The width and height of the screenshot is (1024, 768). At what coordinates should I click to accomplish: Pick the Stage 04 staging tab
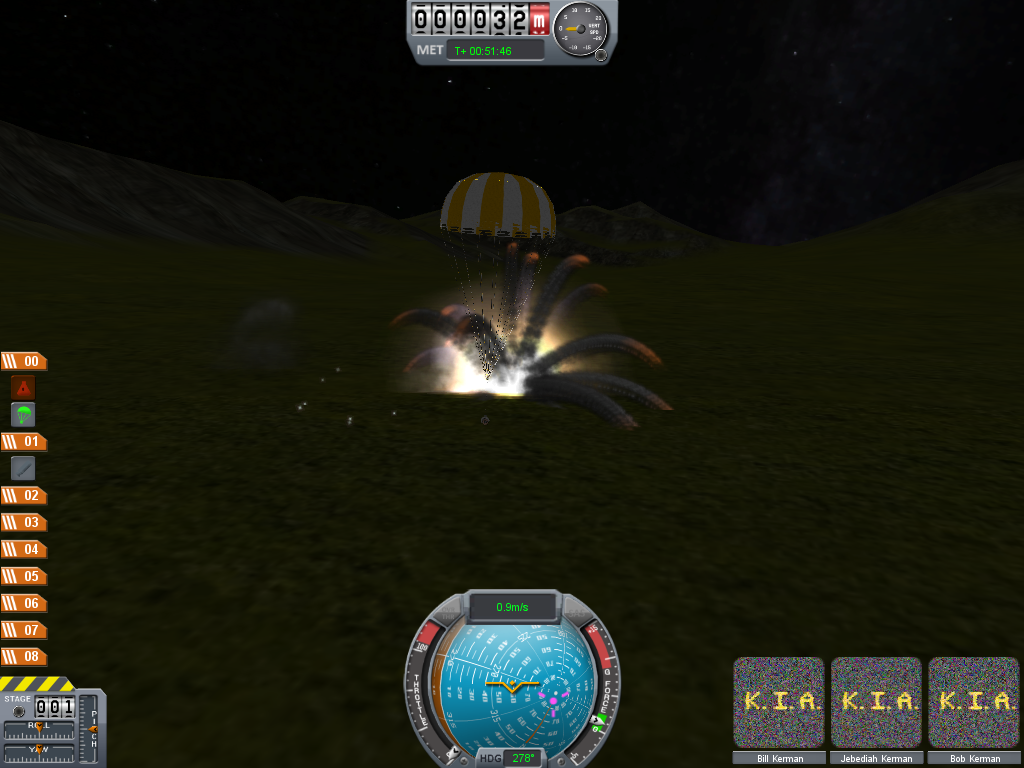coord(23,549)
